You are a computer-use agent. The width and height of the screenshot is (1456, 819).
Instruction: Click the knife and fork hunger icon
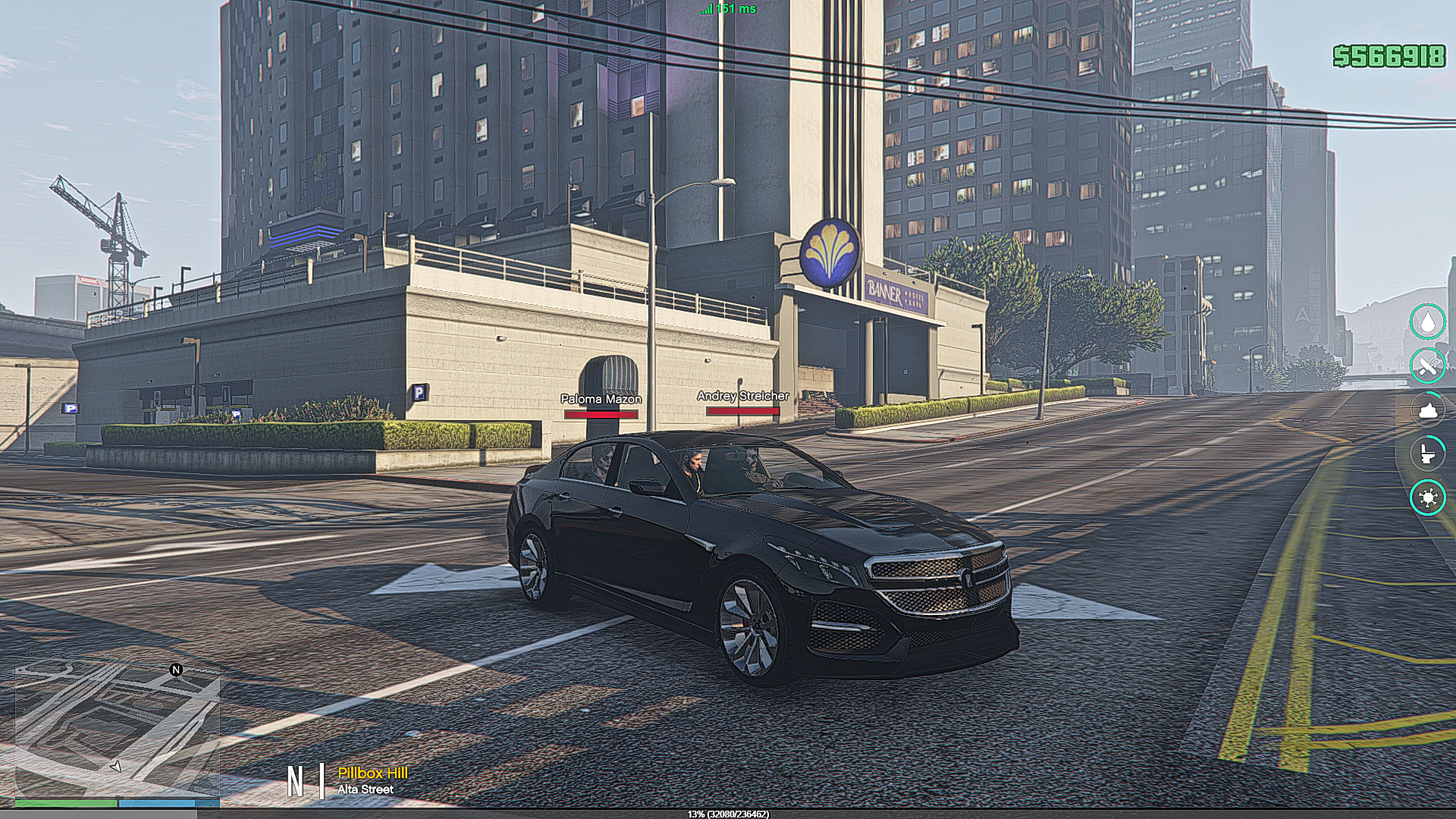(1427, 366)
